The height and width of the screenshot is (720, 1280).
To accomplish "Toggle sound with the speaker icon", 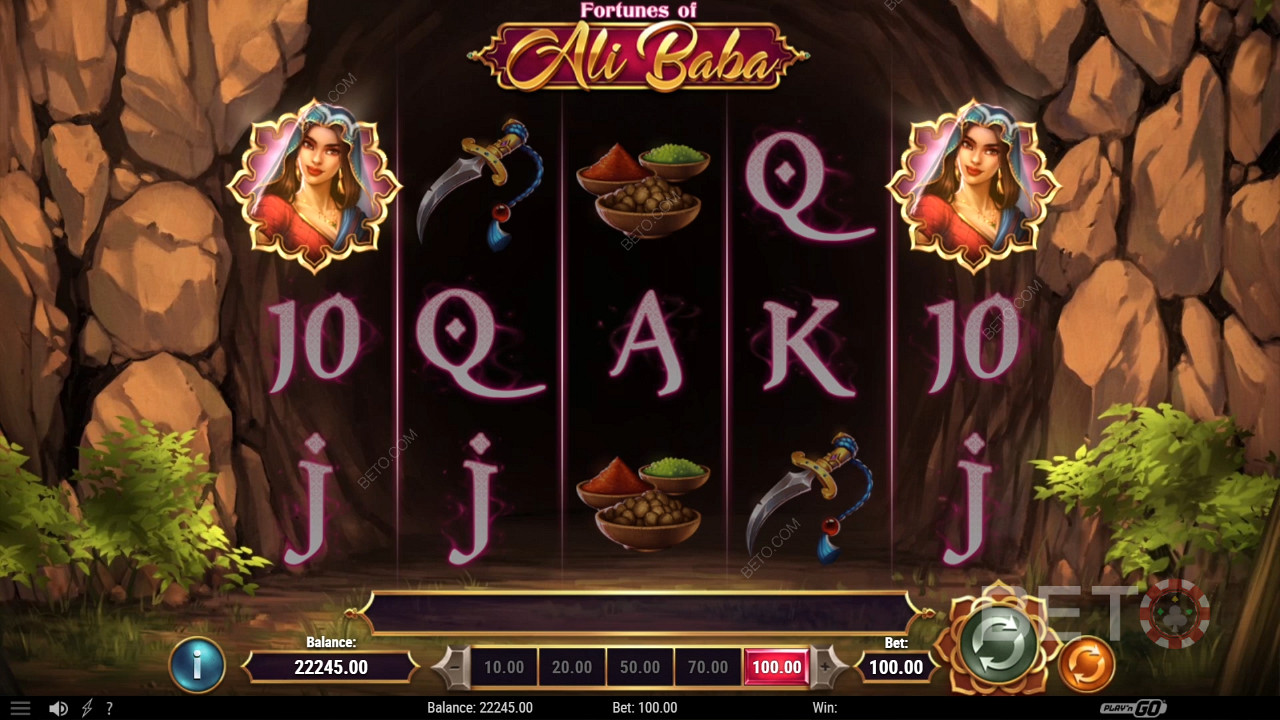I will coord(58,708).
